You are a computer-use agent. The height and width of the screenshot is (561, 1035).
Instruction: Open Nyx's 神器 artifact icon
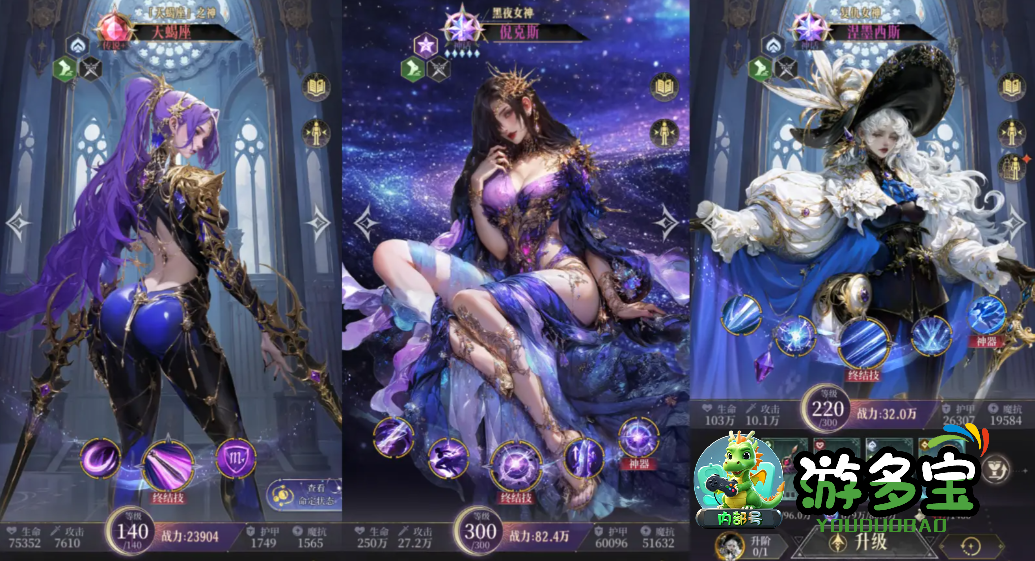[x=637, y=439]
